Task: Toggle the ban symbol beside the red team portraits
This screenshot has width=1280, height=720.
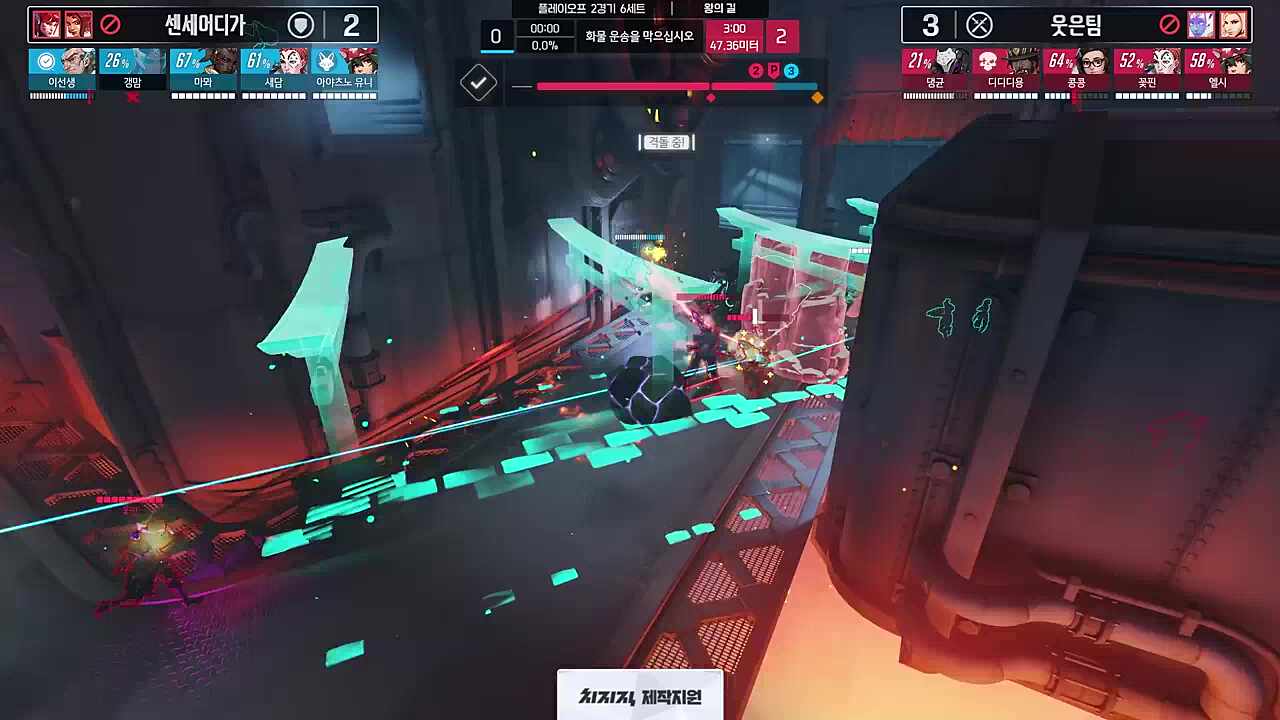Action: tap(1169, 26)
